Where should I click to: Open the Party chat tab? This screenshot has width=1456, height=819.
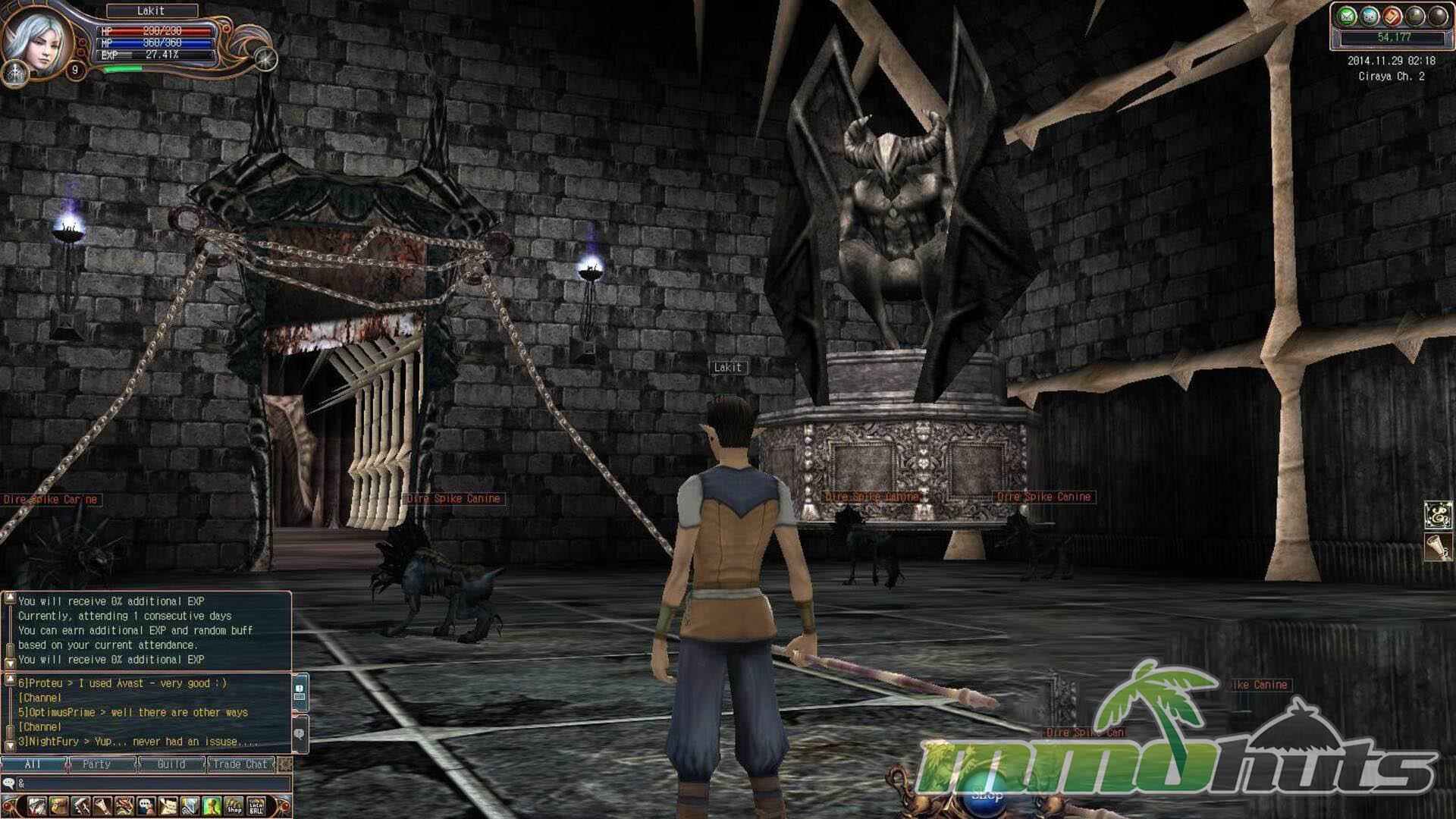[x=96, y=764]
